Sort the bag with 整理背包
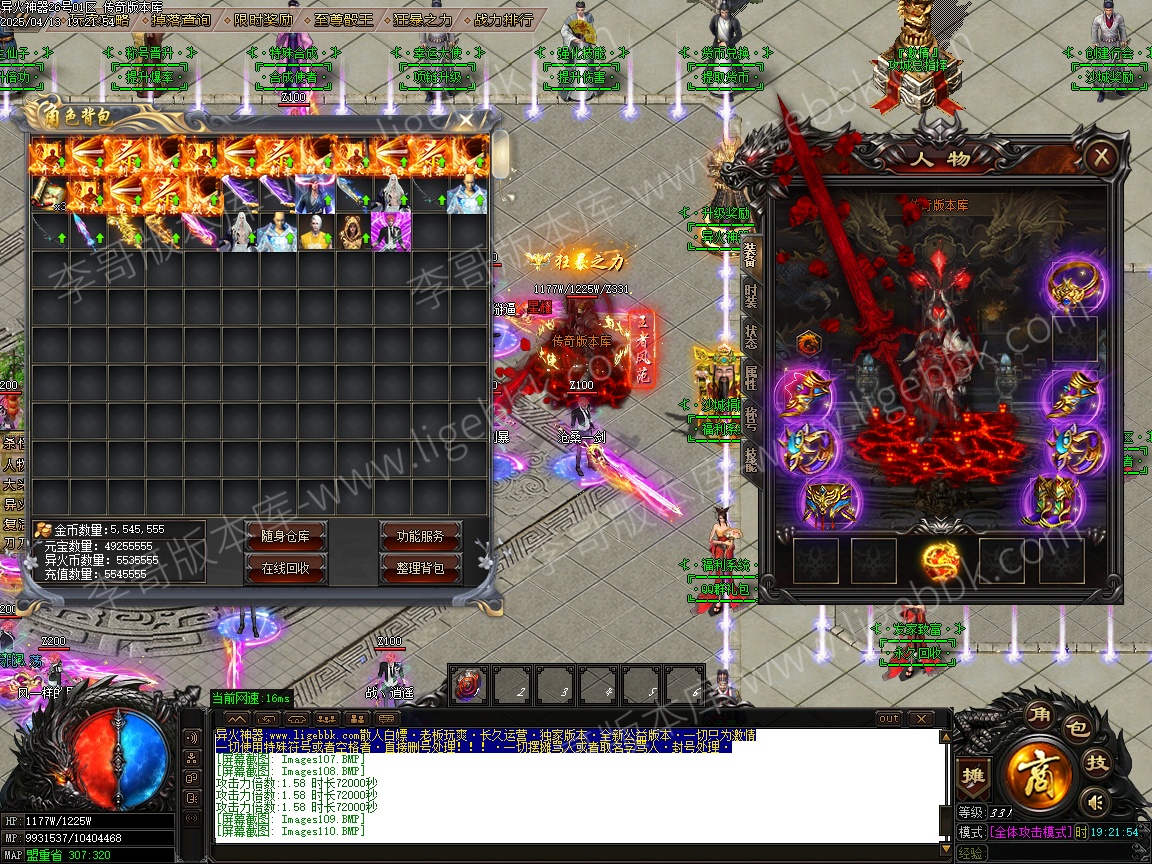This screenshot has width=1152, height=864. (420, 568)
